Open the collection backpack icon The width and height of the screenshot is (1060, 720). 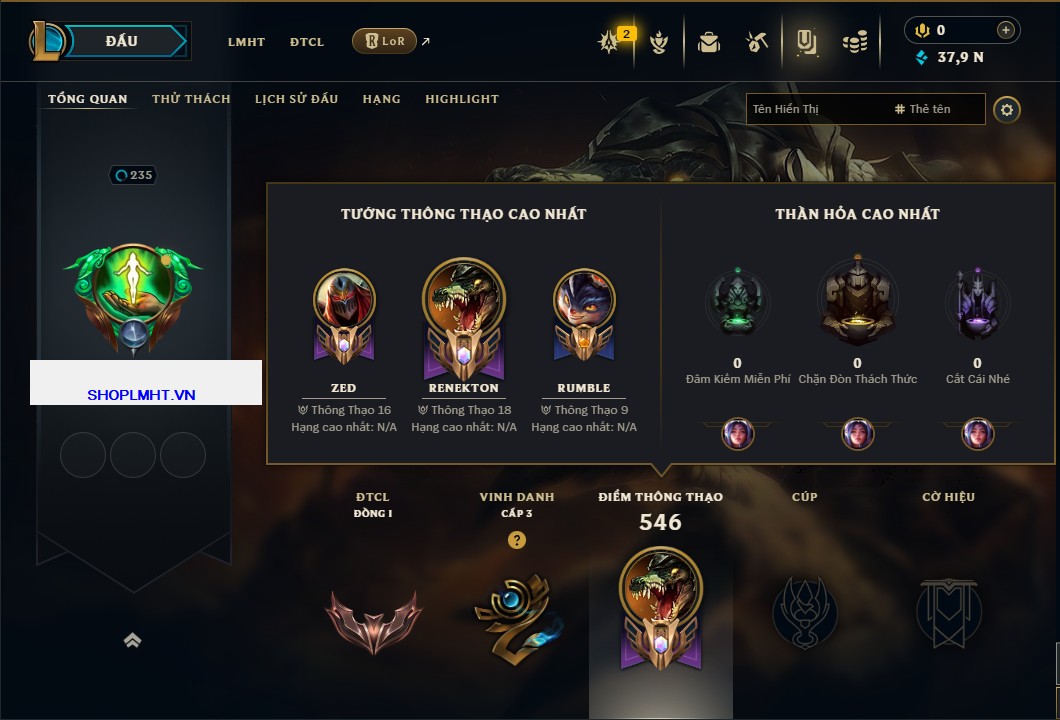[709, 42]
